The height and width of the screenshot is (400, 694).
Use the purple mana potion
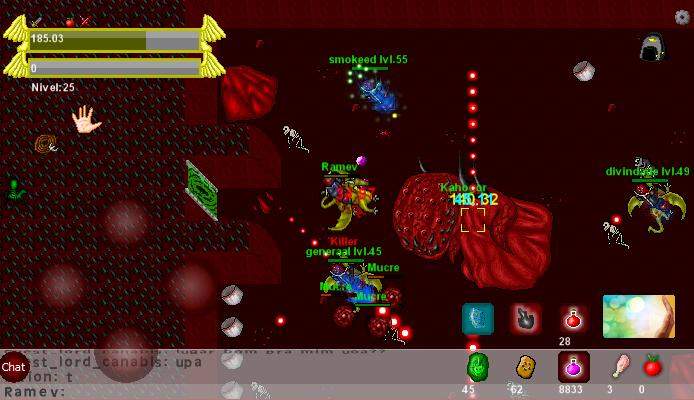[573, 367]
